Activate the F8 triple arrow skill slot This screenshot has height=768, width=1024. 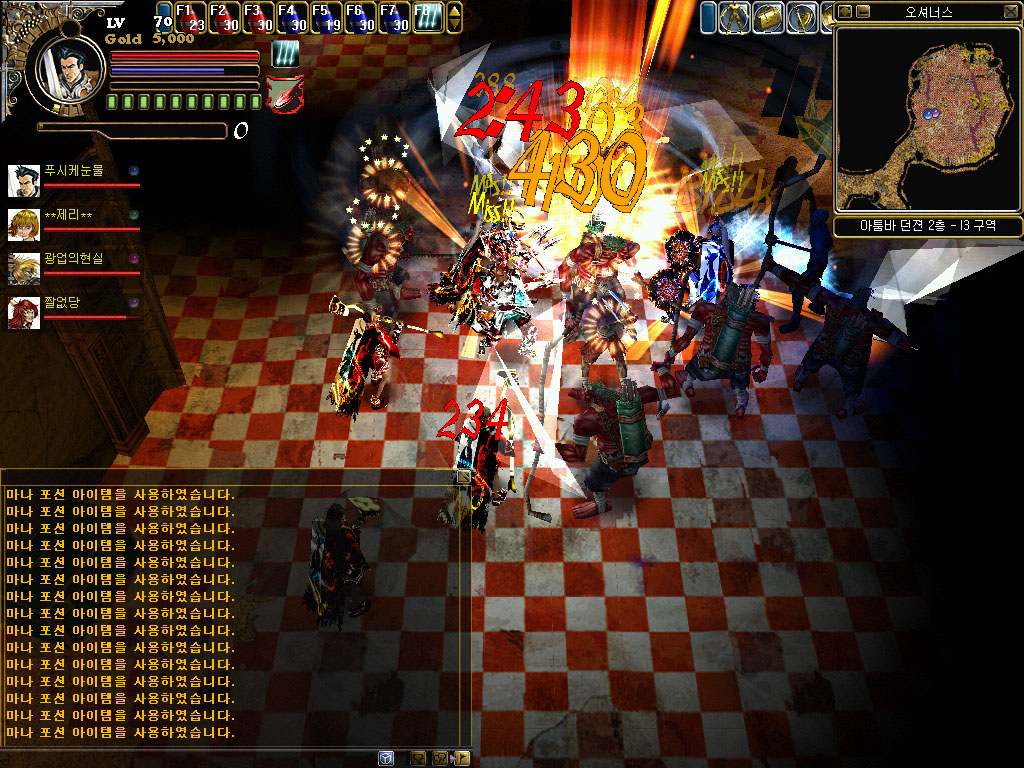427,18
